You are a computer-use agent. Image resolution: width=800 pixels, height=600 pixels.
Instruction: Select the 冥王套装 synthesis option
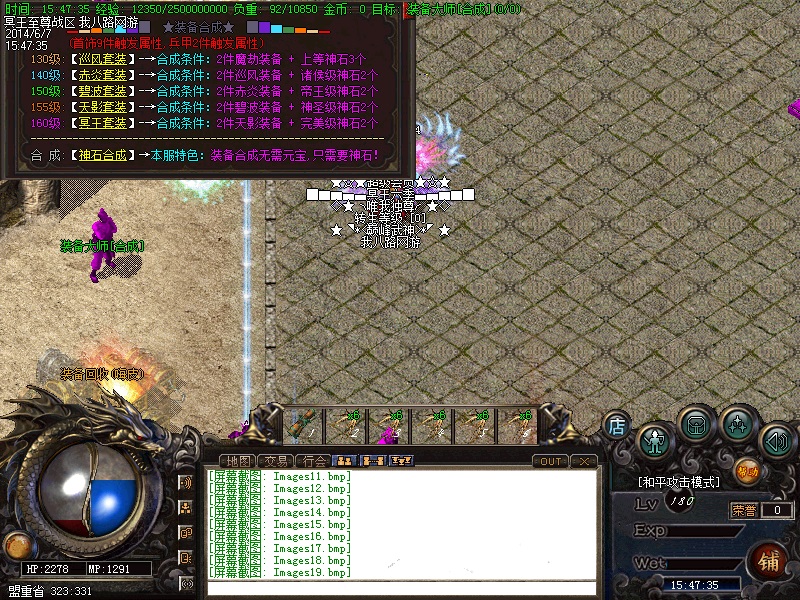[x=103, y=123]
